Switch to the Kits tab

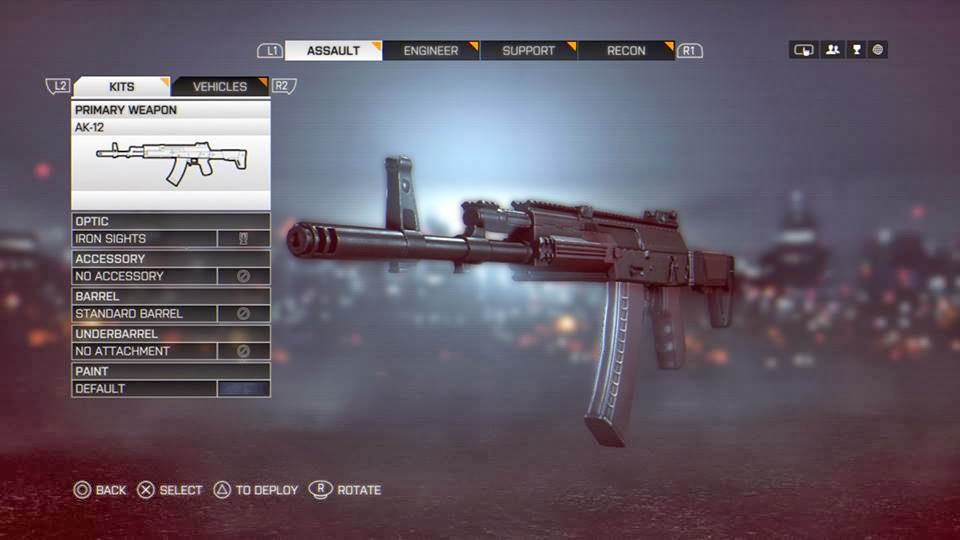tap(121, 87)
